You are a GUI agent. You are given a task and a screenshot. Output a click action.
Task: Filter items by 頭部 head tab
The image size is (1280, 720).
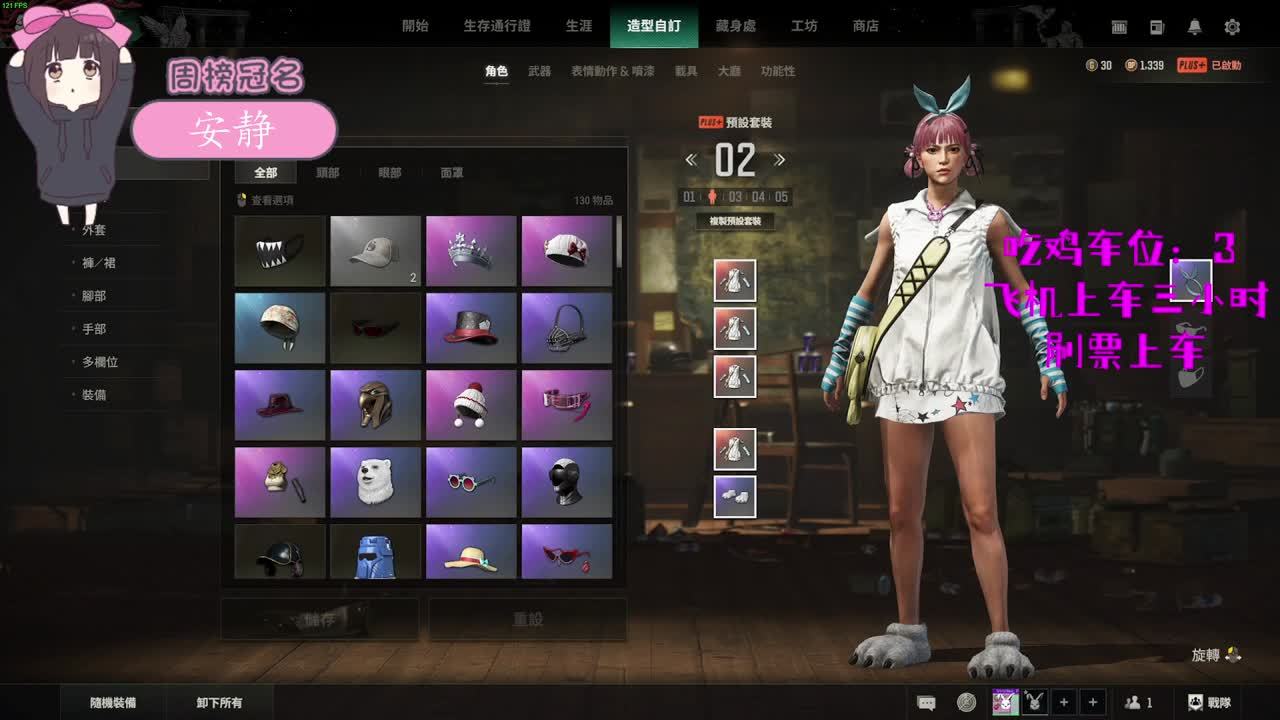[x=327, y=173]
